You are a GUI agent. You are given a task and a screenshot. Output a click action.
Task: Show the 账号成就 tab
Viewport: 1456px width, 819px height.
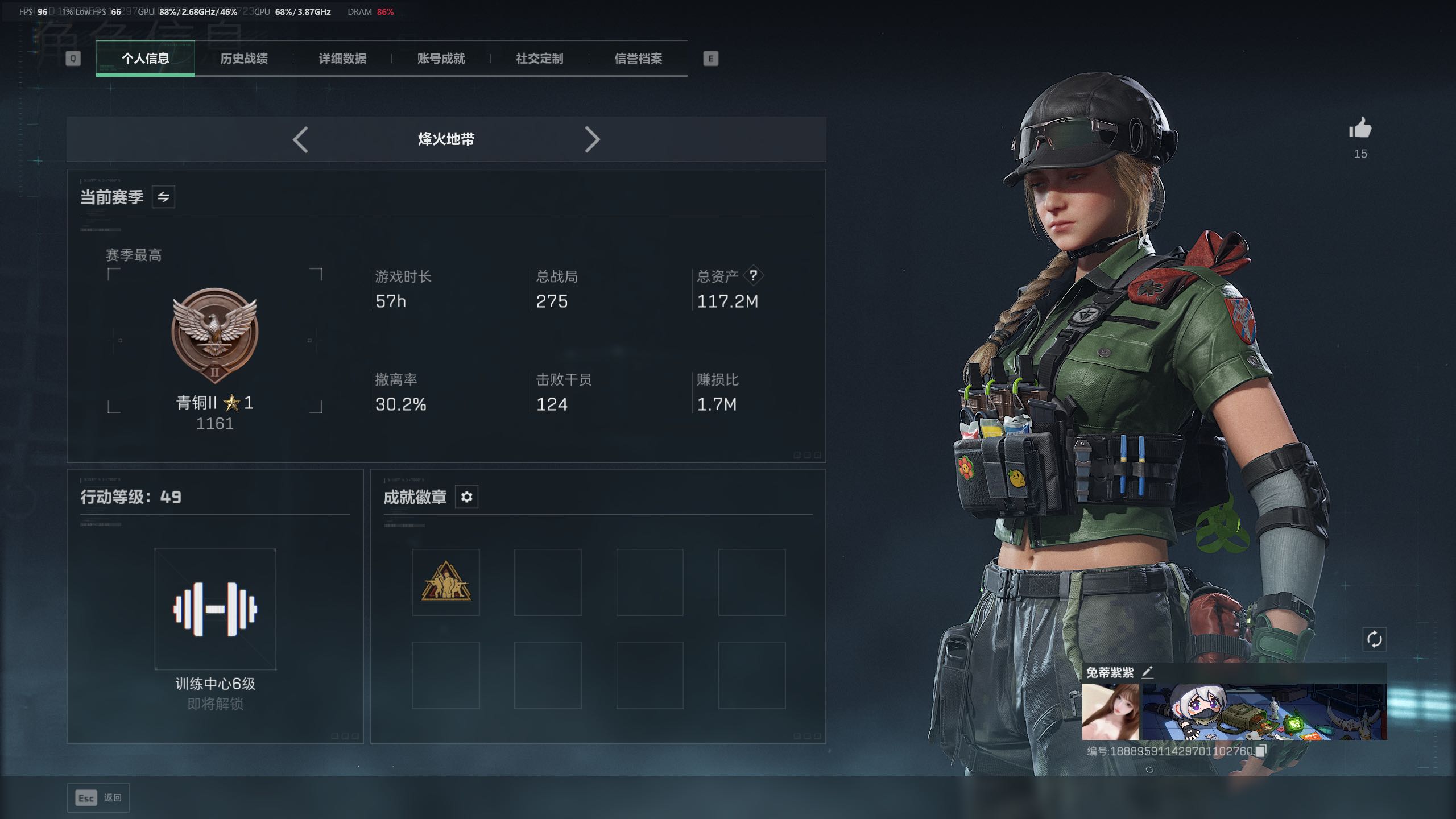441,59
